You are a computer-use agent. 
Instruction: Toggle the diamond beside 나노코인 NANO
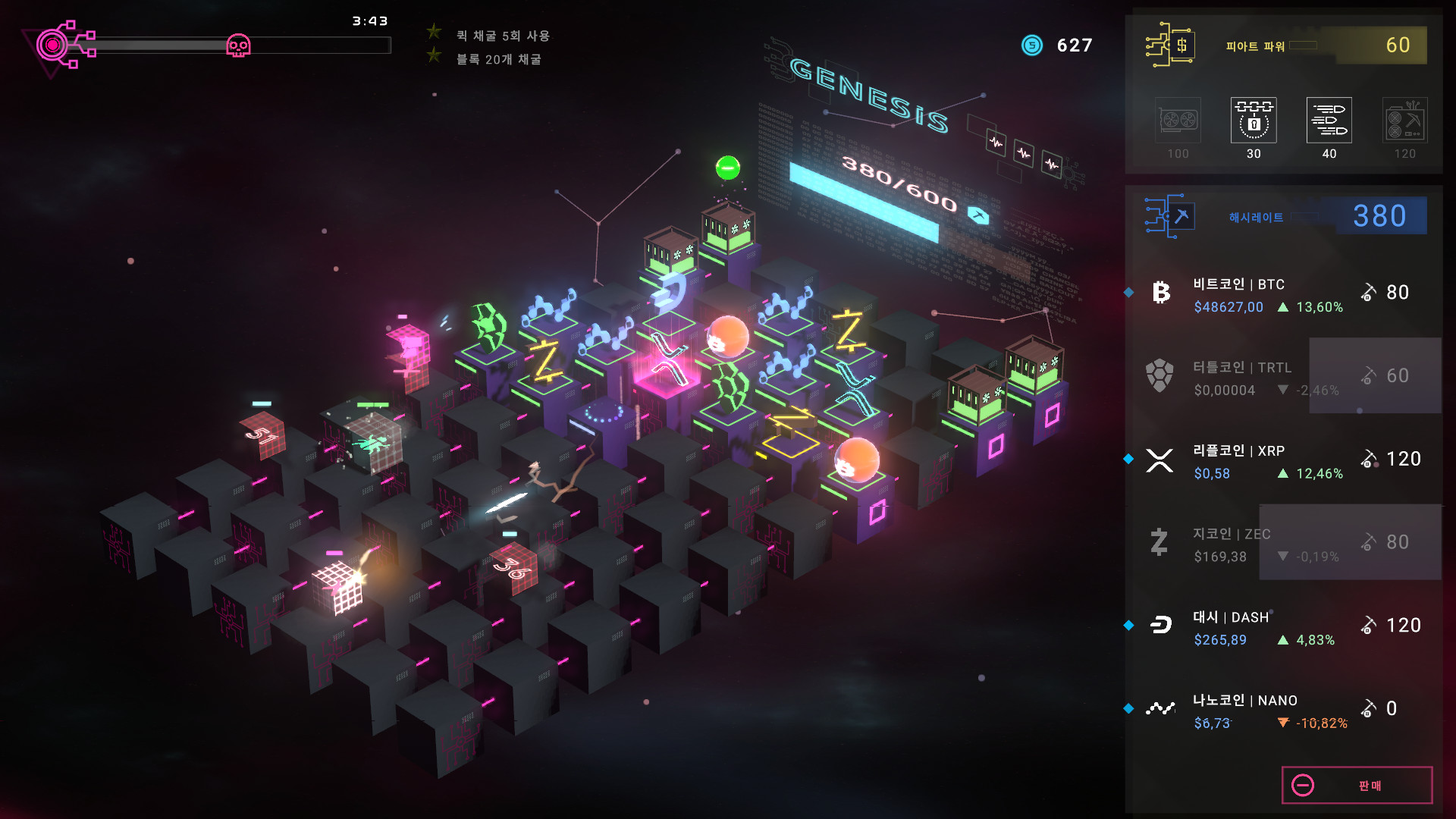tap(1128, 707)
